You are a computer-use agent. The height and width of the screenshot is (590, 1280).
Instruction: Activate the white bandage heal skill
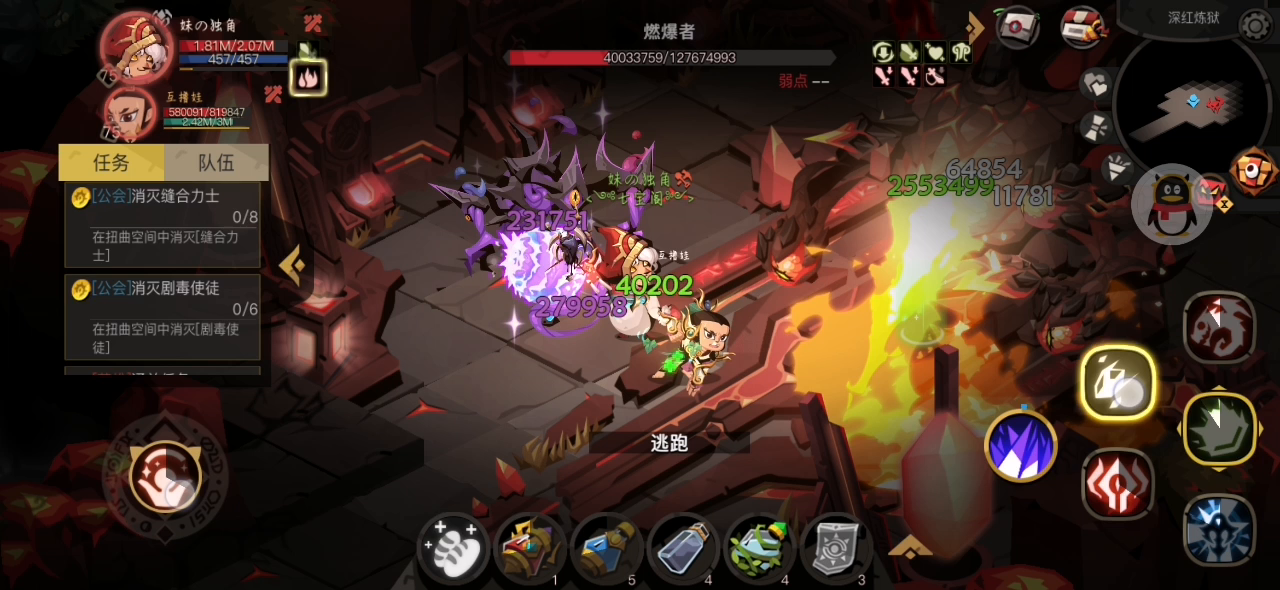tap(453, 549)
